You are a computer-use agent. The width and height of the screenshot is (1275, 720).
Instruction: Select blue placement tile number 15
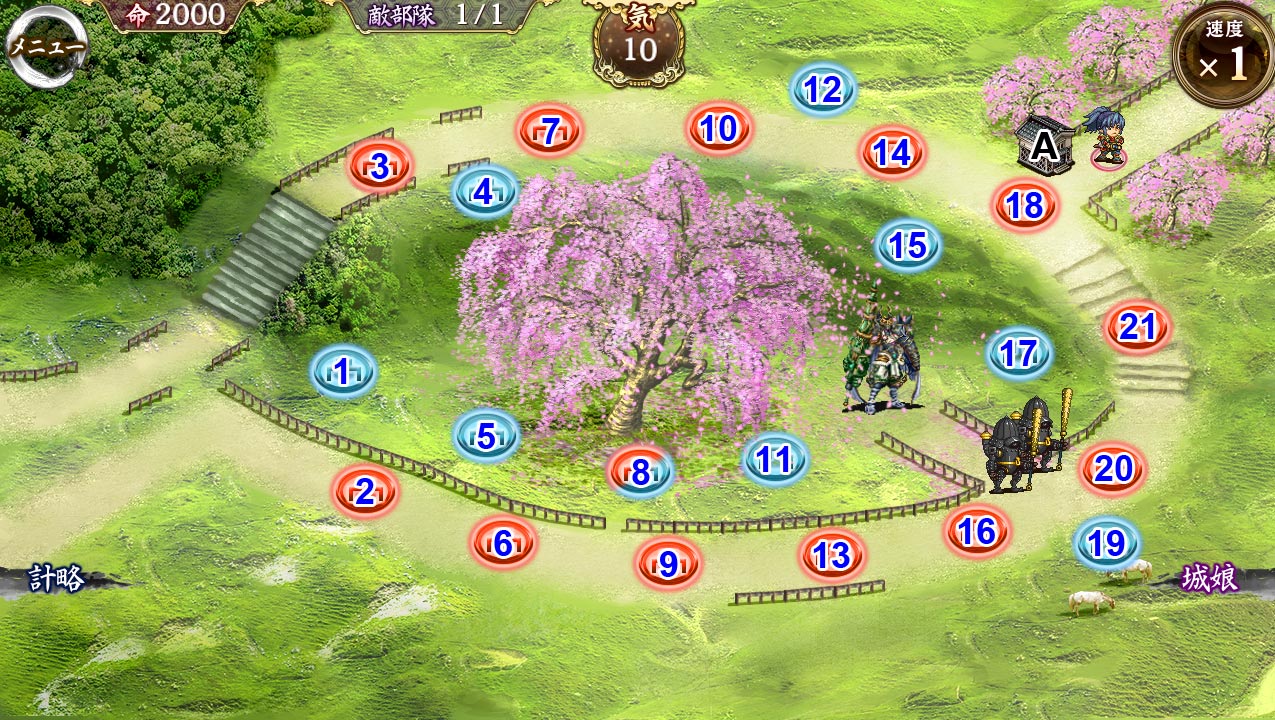[x=908, y=246]
